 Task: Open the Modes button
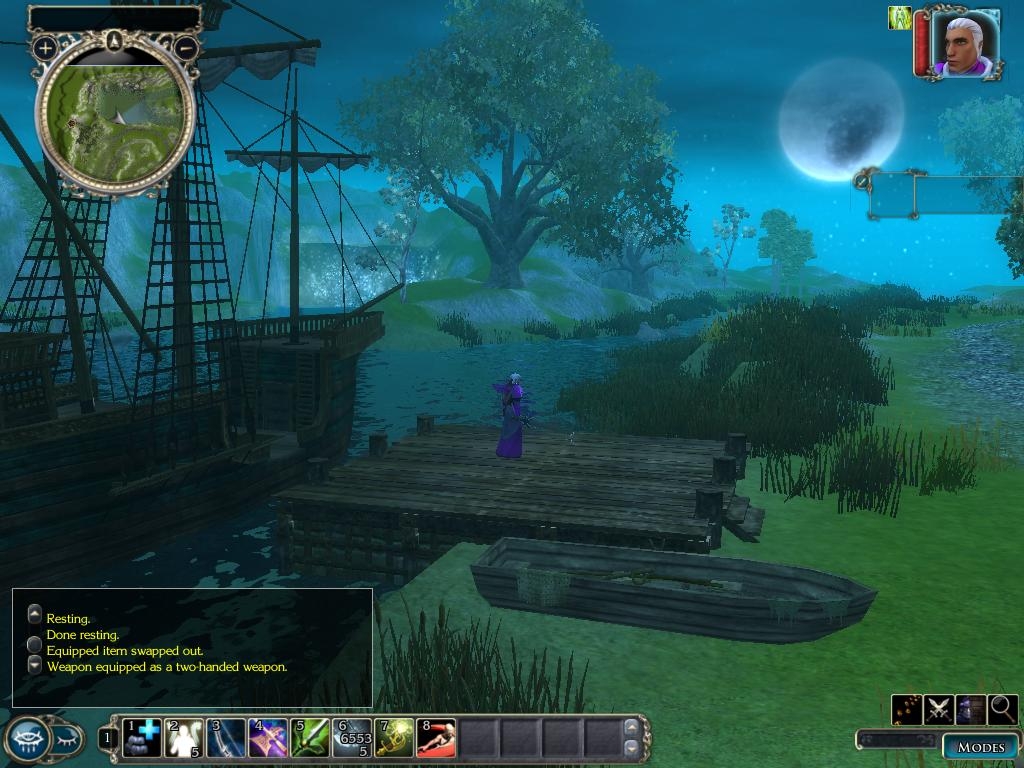pos(980,747)
